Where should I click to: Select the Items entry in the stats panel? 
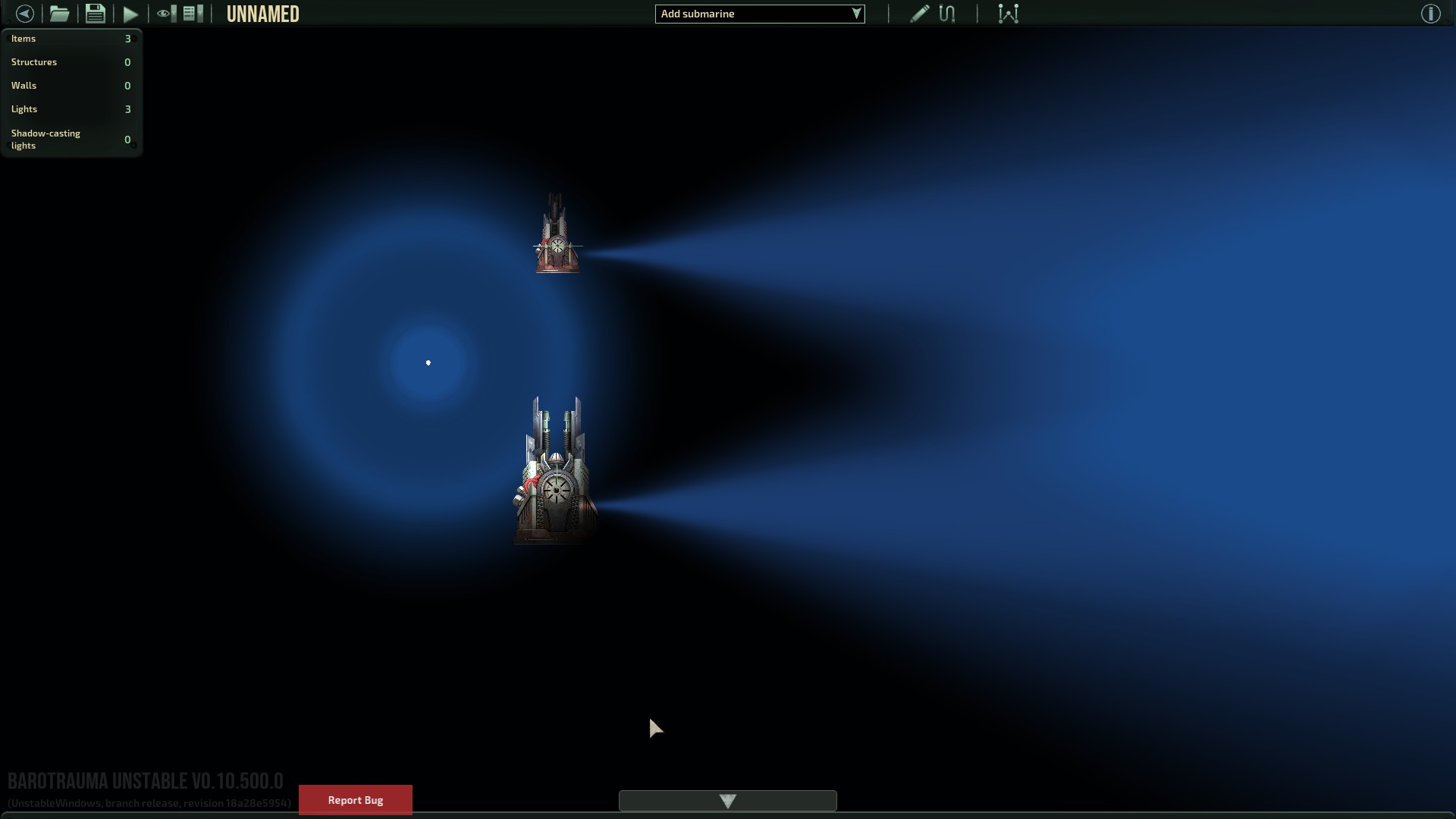coord(71,39)
